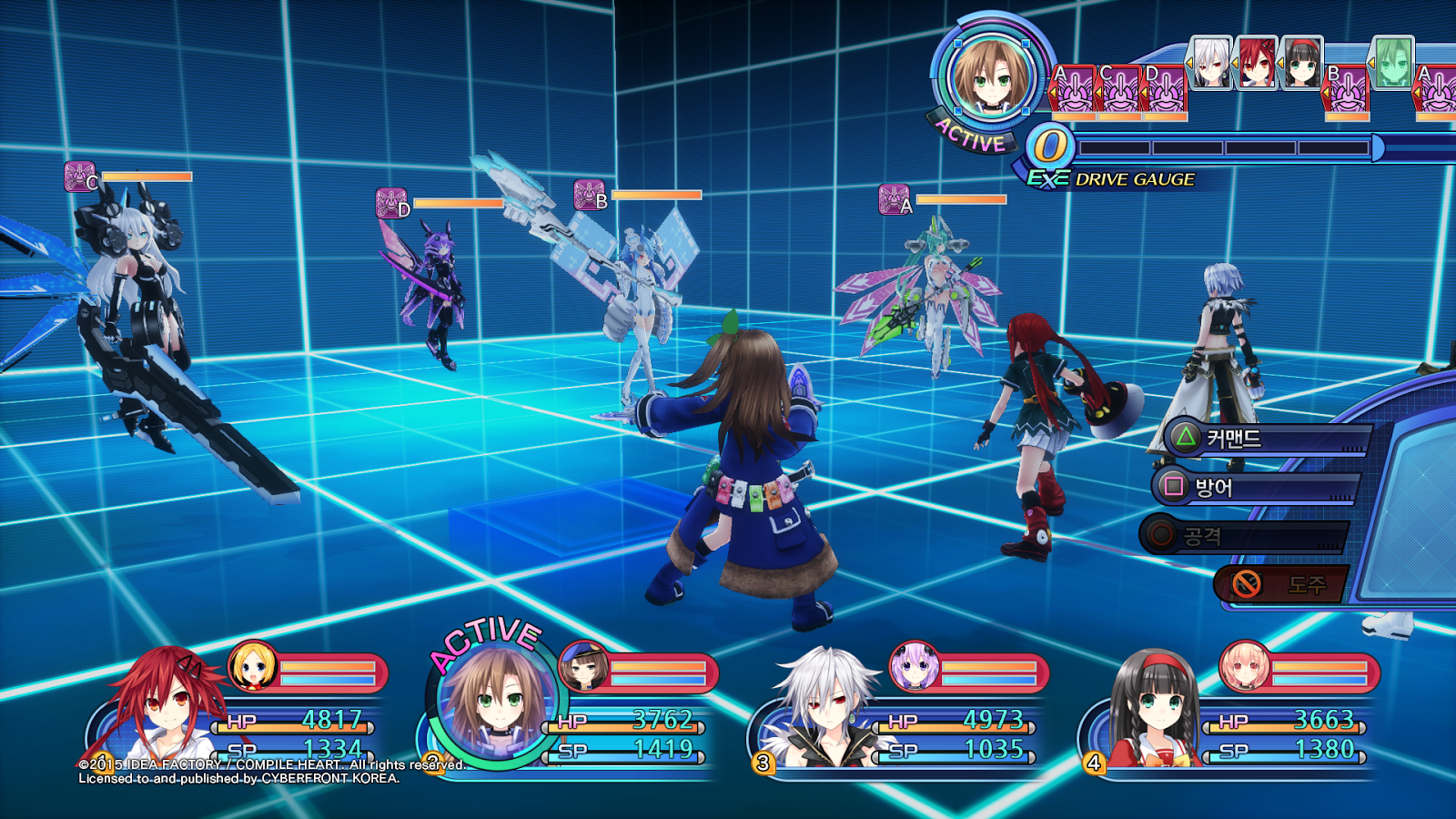Click the purple-haired partner portrait icon

coord(913,666)
